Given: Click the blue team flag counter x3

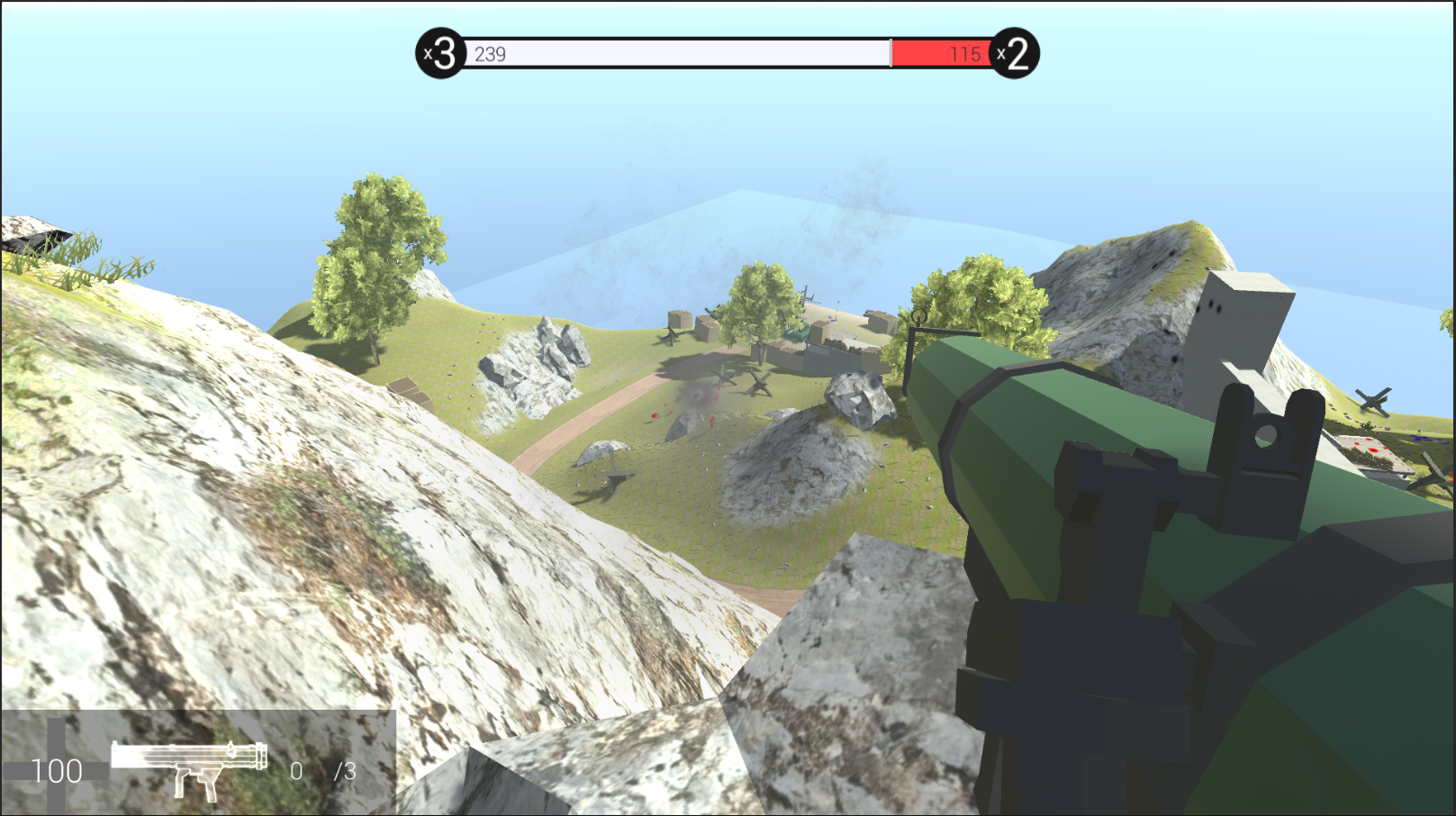Looking at the screenshot, I should click(439, 55).
